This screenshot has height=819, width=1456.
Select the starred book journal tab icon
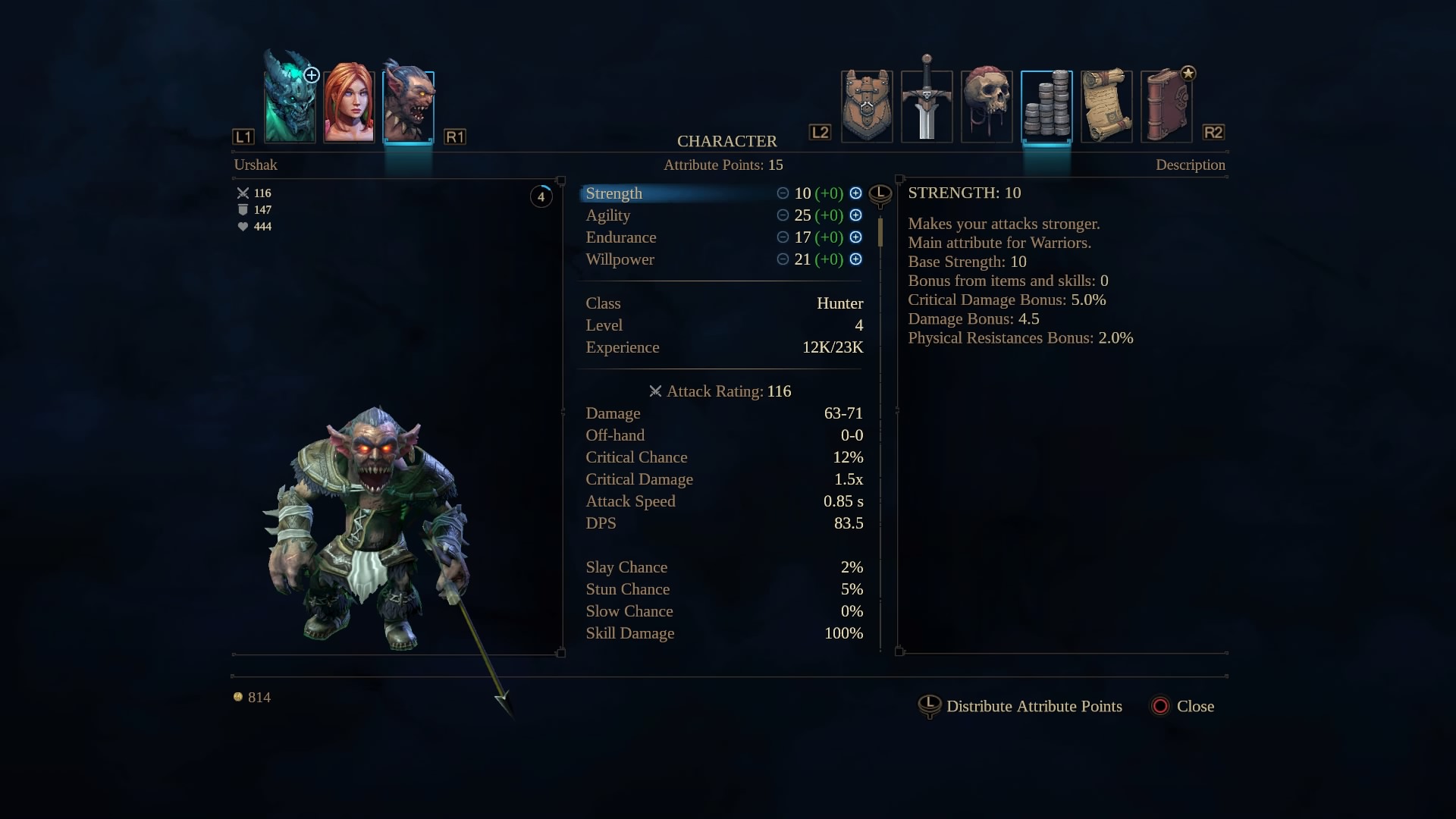[1166, 105]
